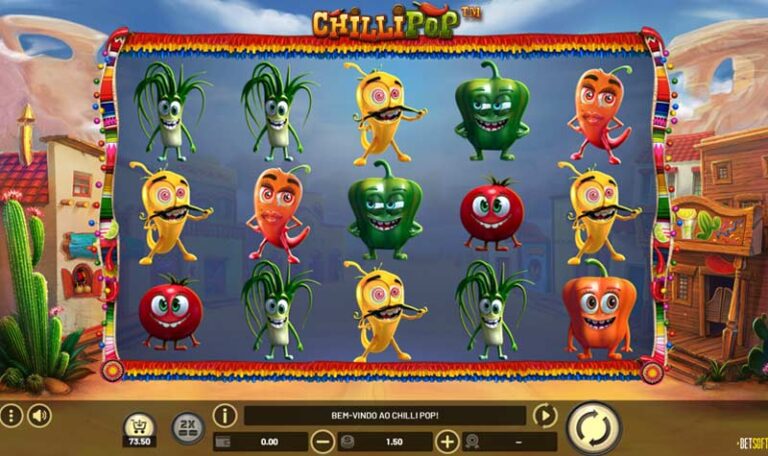768x456 pixels.
Task: Show the game info paytable
Action: pyautogui.click(x=225, y=415)
